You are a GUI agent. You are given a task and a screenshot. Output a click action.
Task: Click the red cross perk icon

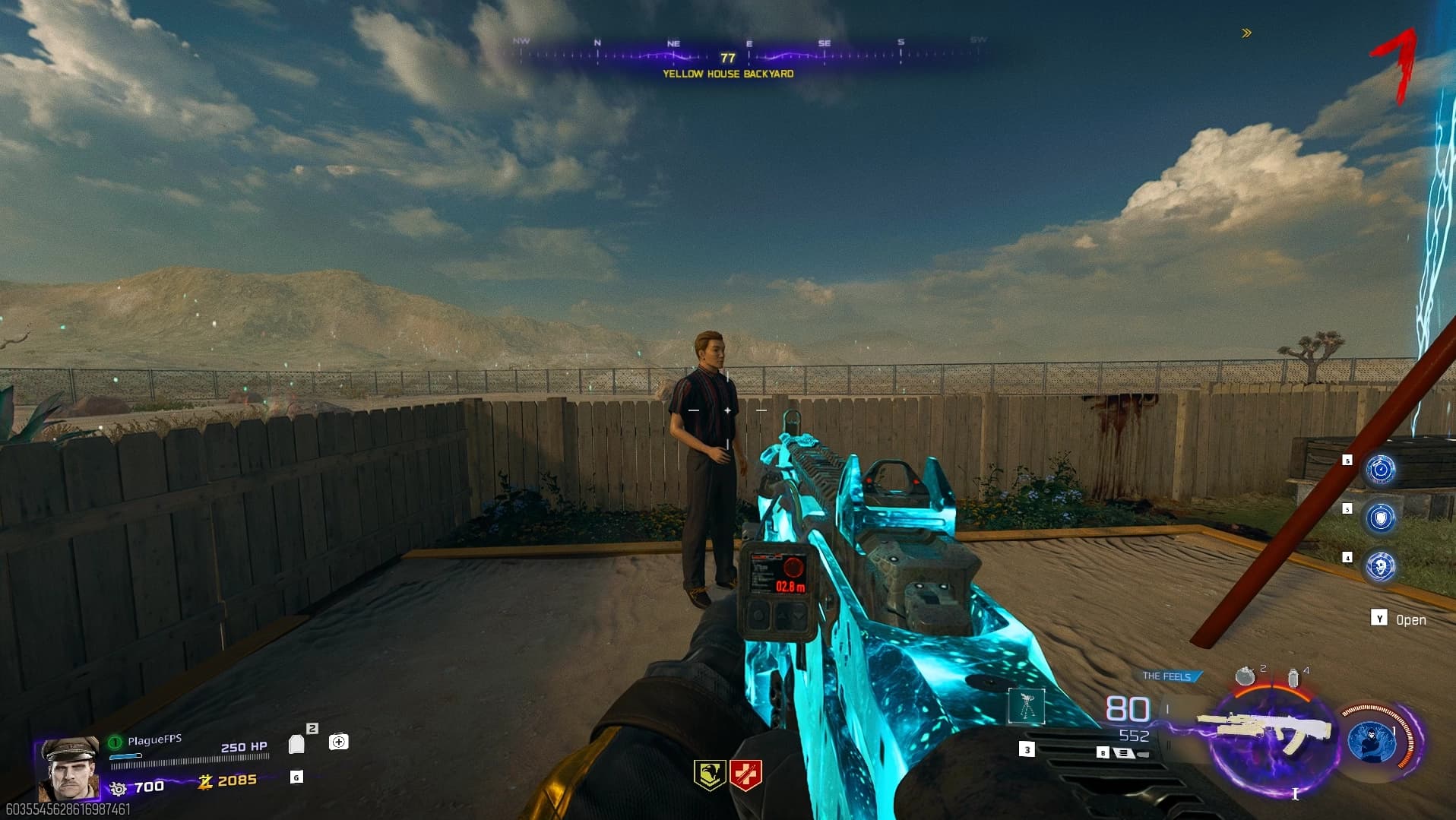[745, 775]
